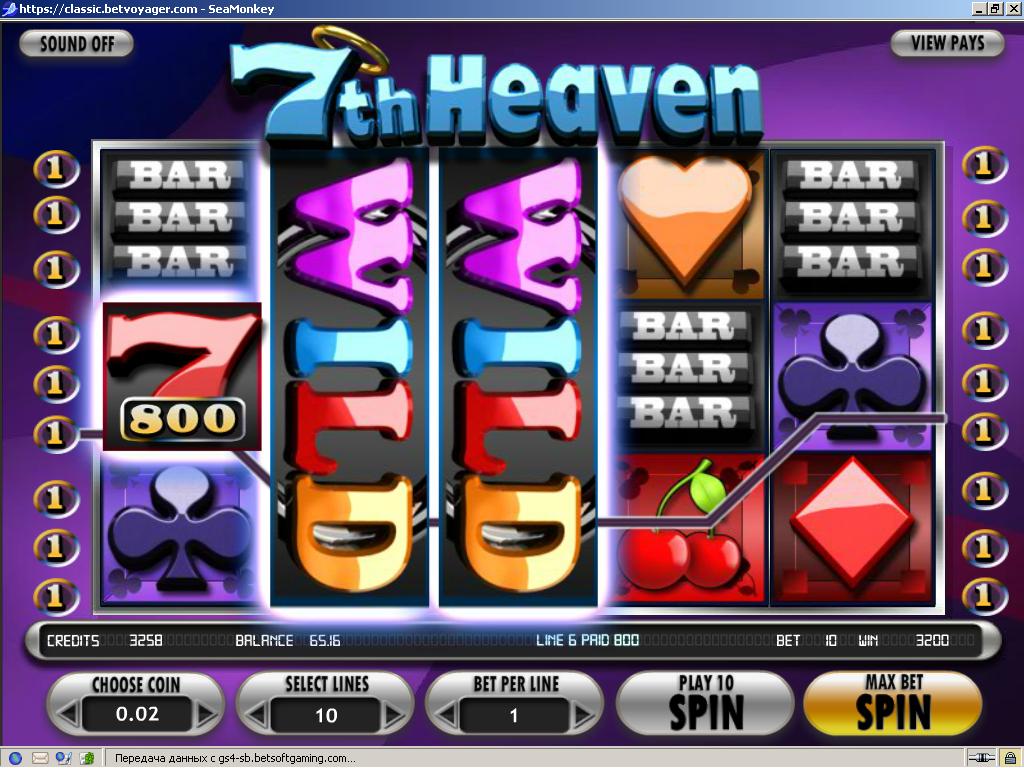Decrease the Choose Coin value
This screenshot has height=768, width=1024.
point(66,715)
